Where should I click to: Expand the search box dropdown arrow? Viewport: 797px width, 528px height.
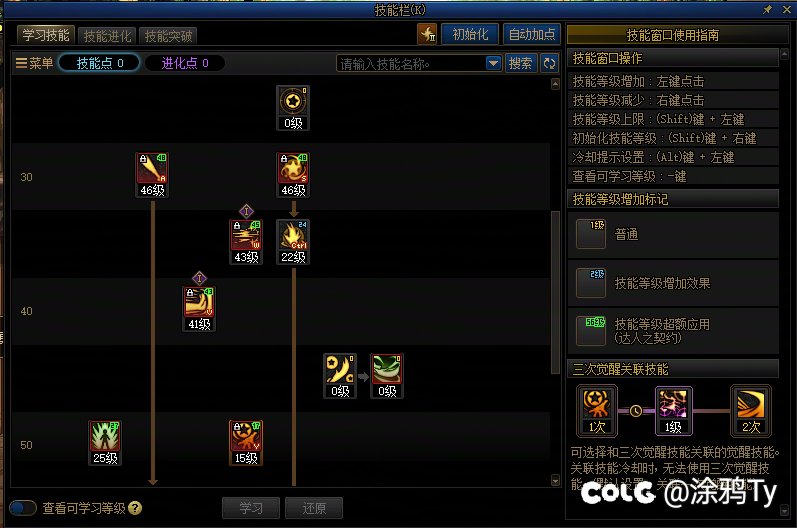[x=493, y=63]
